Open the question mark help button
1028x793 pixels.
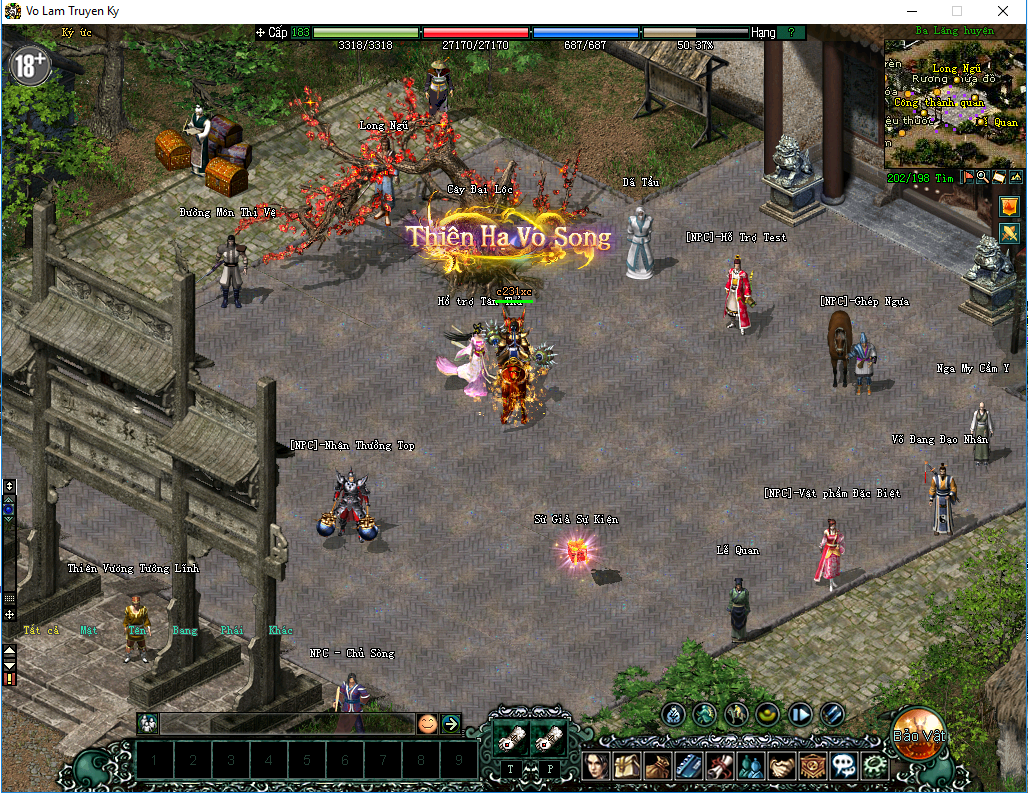point(791,33)
